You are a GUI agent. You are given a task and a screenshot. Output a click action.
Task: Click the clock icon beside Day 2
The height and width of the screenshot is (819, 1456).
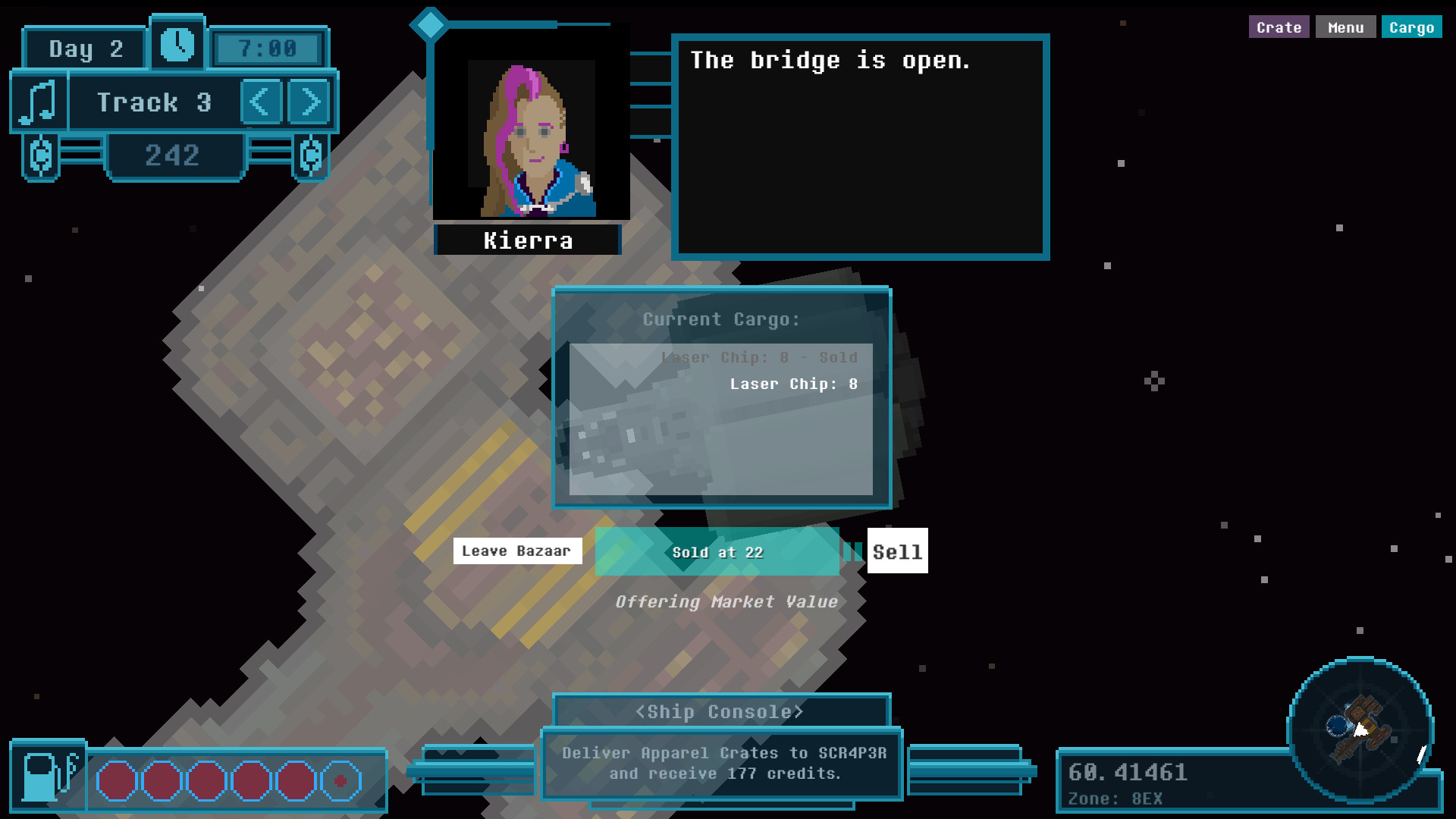(177, 46)
